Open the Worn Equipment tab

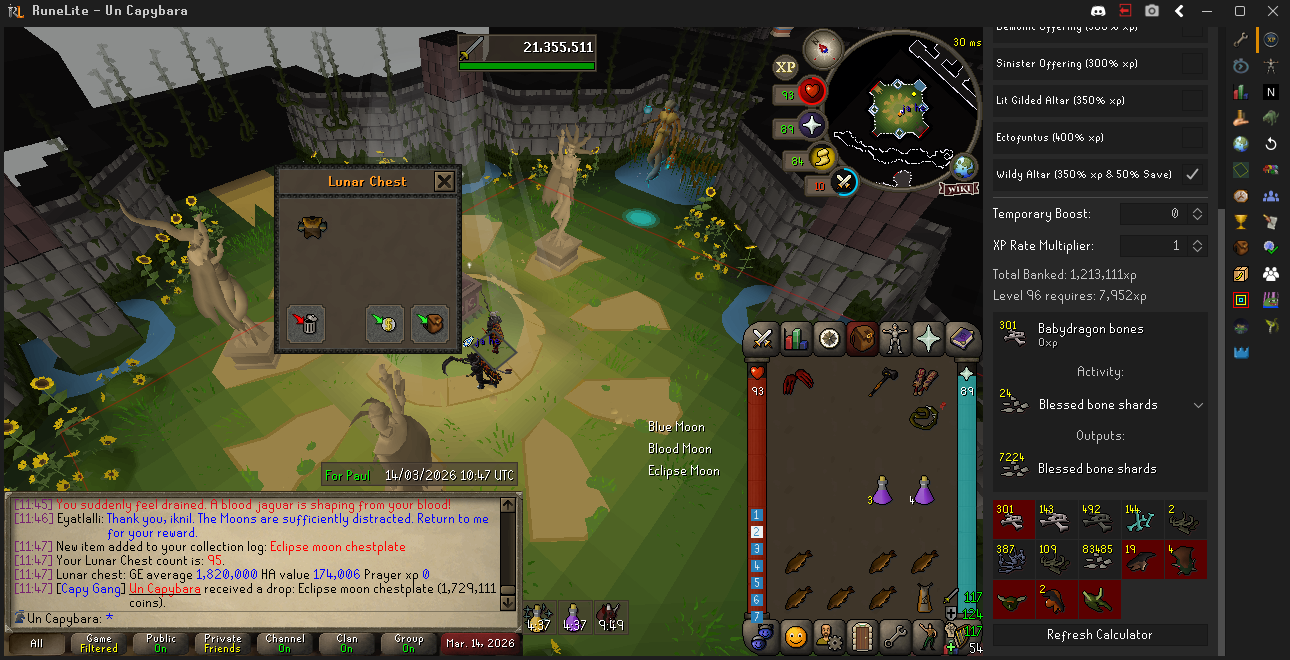tap(895, 339)
